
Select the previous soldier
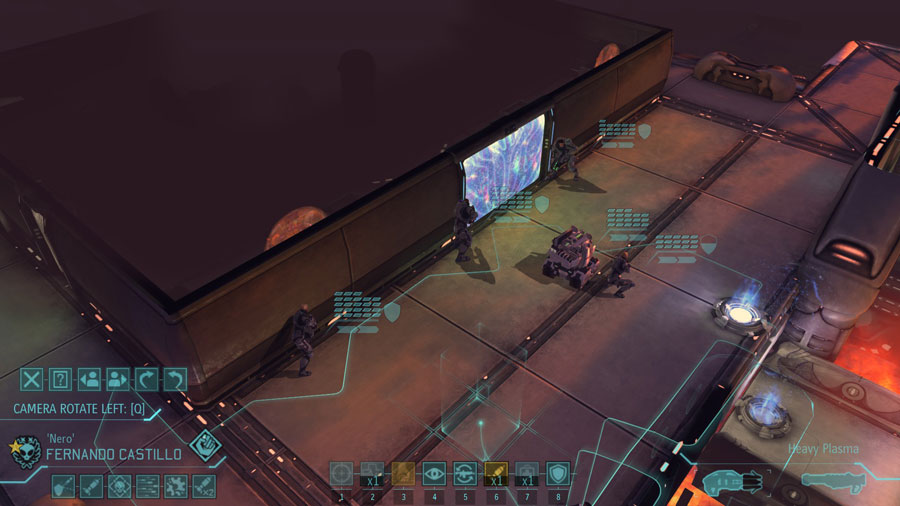[x=89, y=379]
